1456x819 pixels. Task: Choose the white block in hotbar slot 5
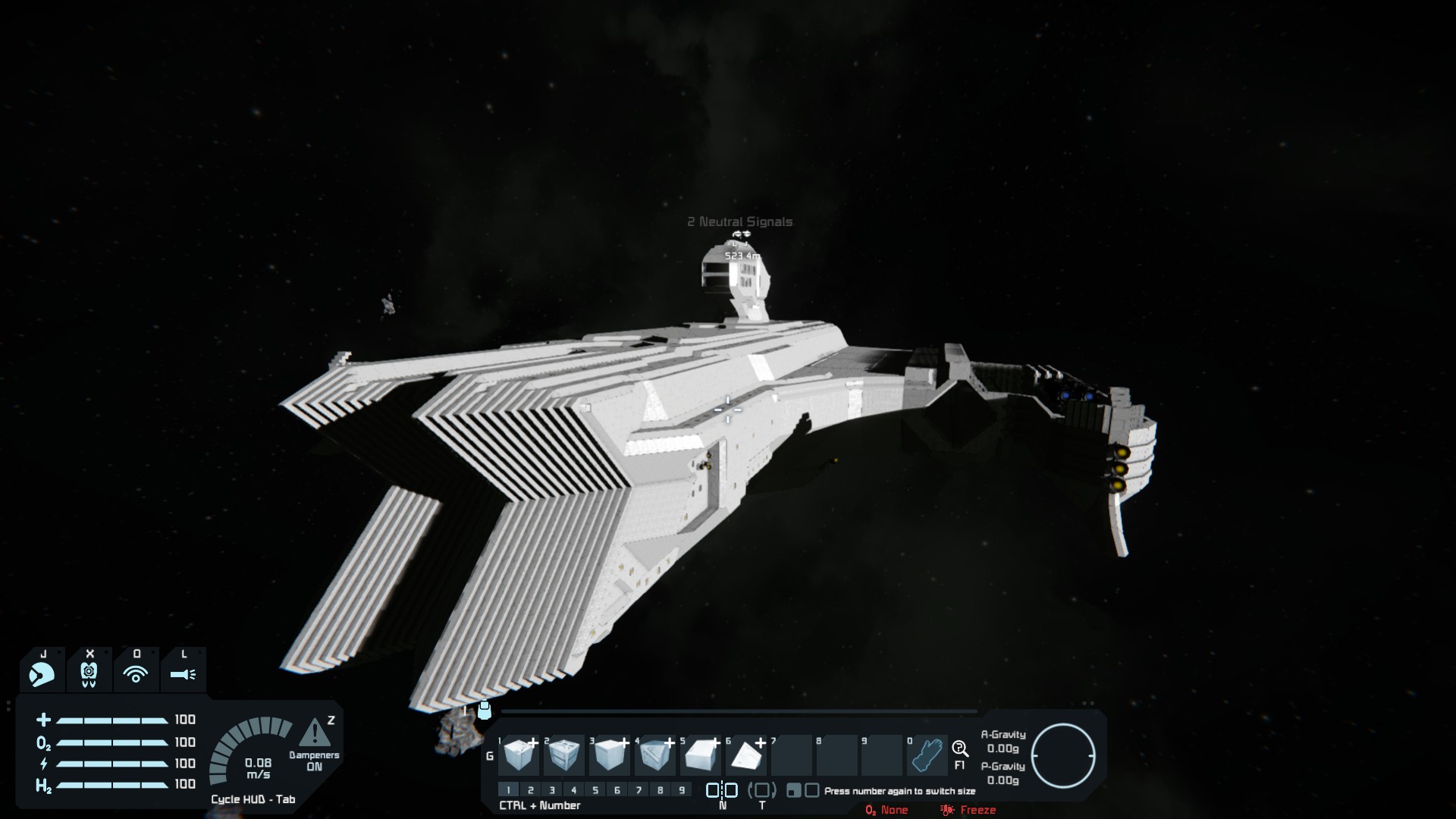[701, 755]
